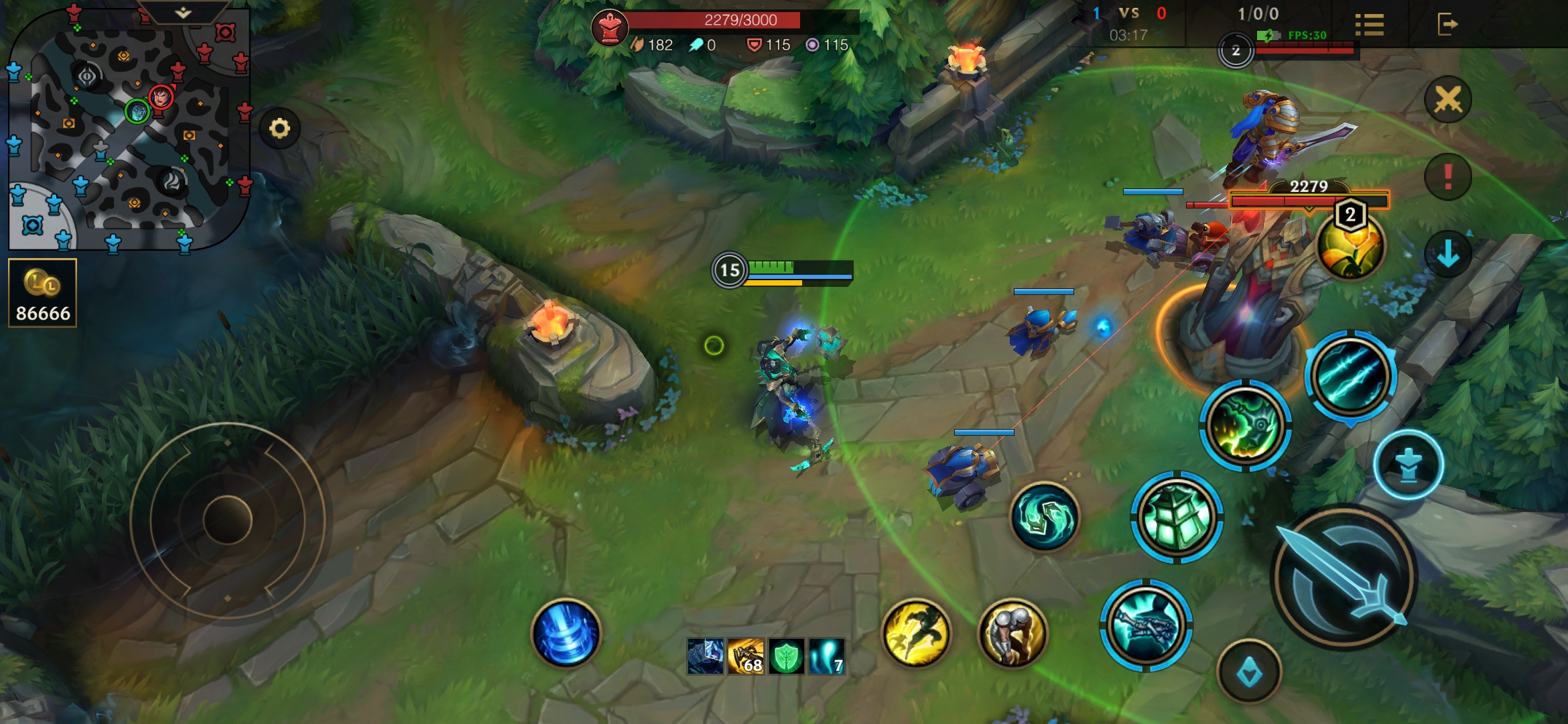Tap the virtual movement joystick
Screen dimensions: 1568x724
point(227,520)
